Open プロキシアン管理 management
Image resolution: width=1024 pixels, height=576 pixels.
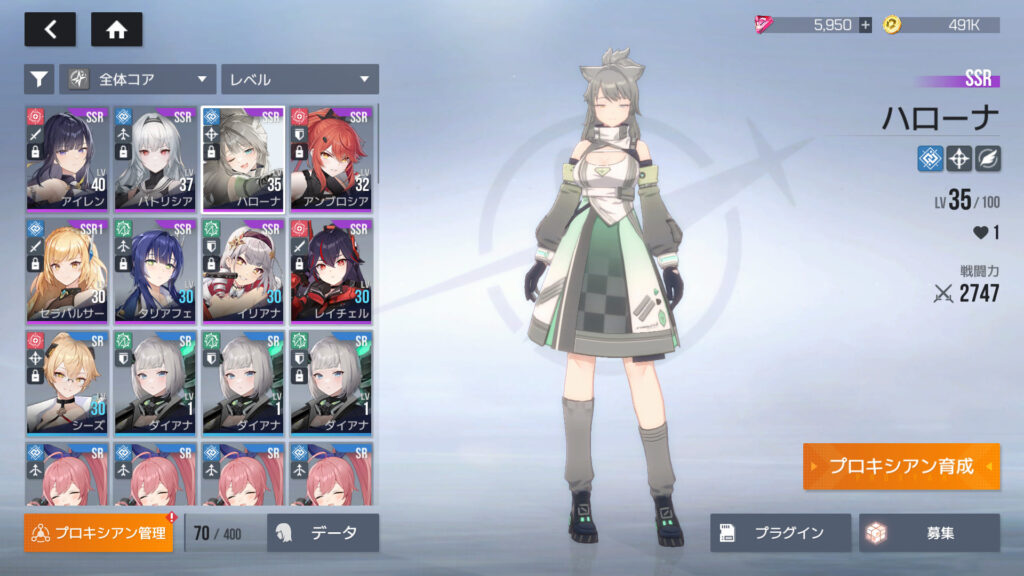pyautogui.click(x=99, y=533)
